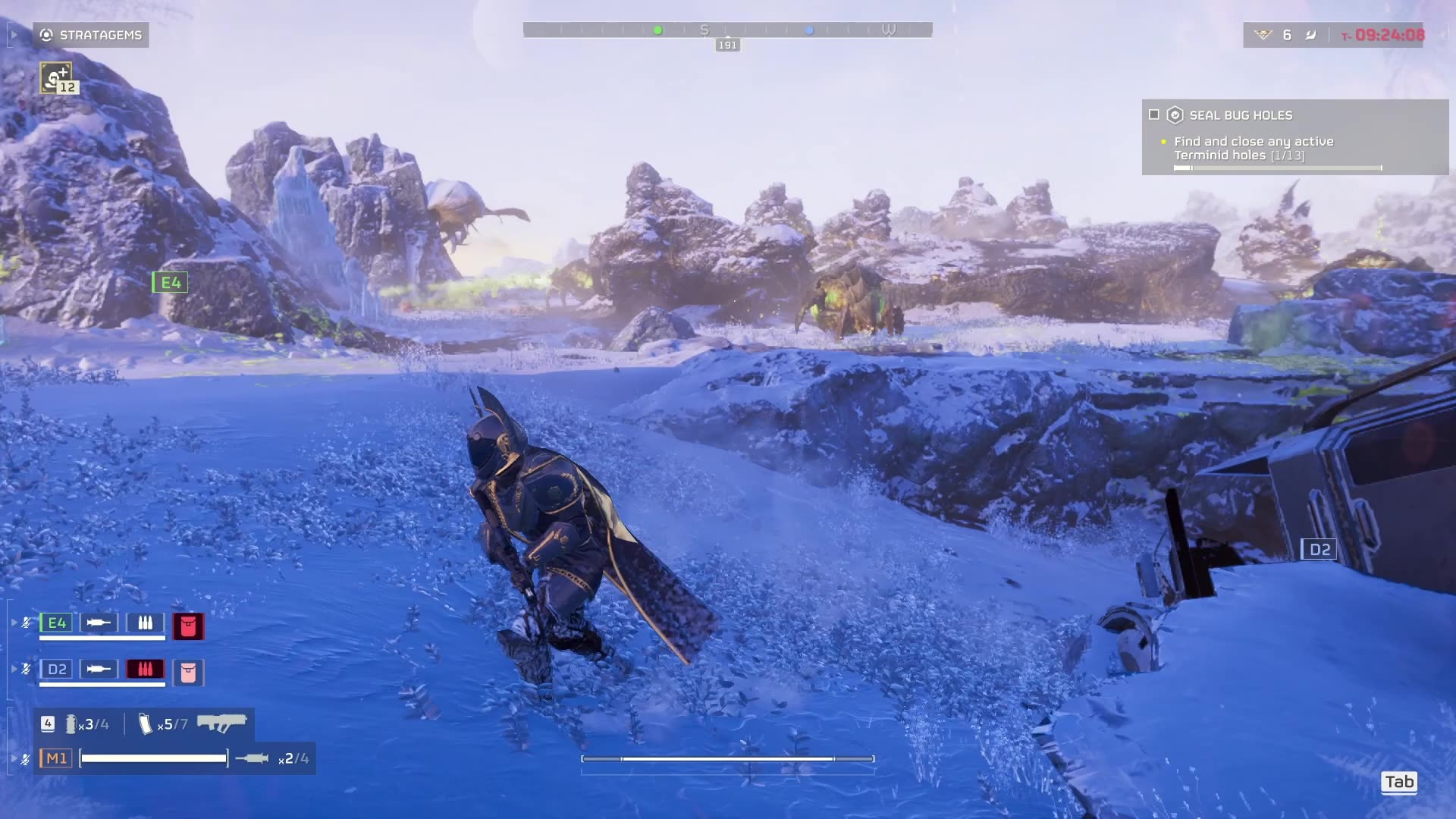Toggle the muted microphone icon beside E4

tap(27, 623)
